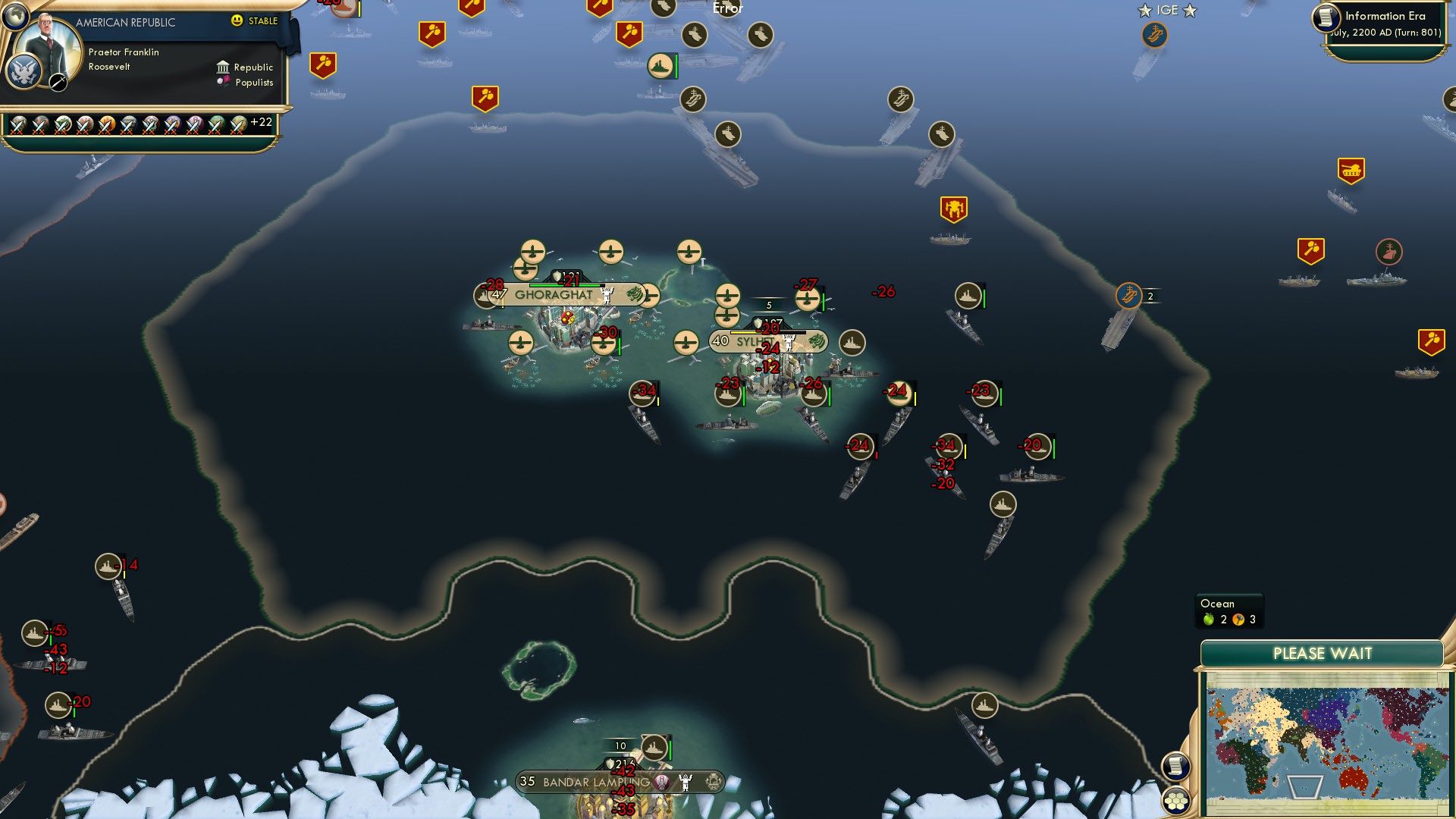Click the Republic government icon
Screen dimensions: 1456x819
click(x=223, y=67)
